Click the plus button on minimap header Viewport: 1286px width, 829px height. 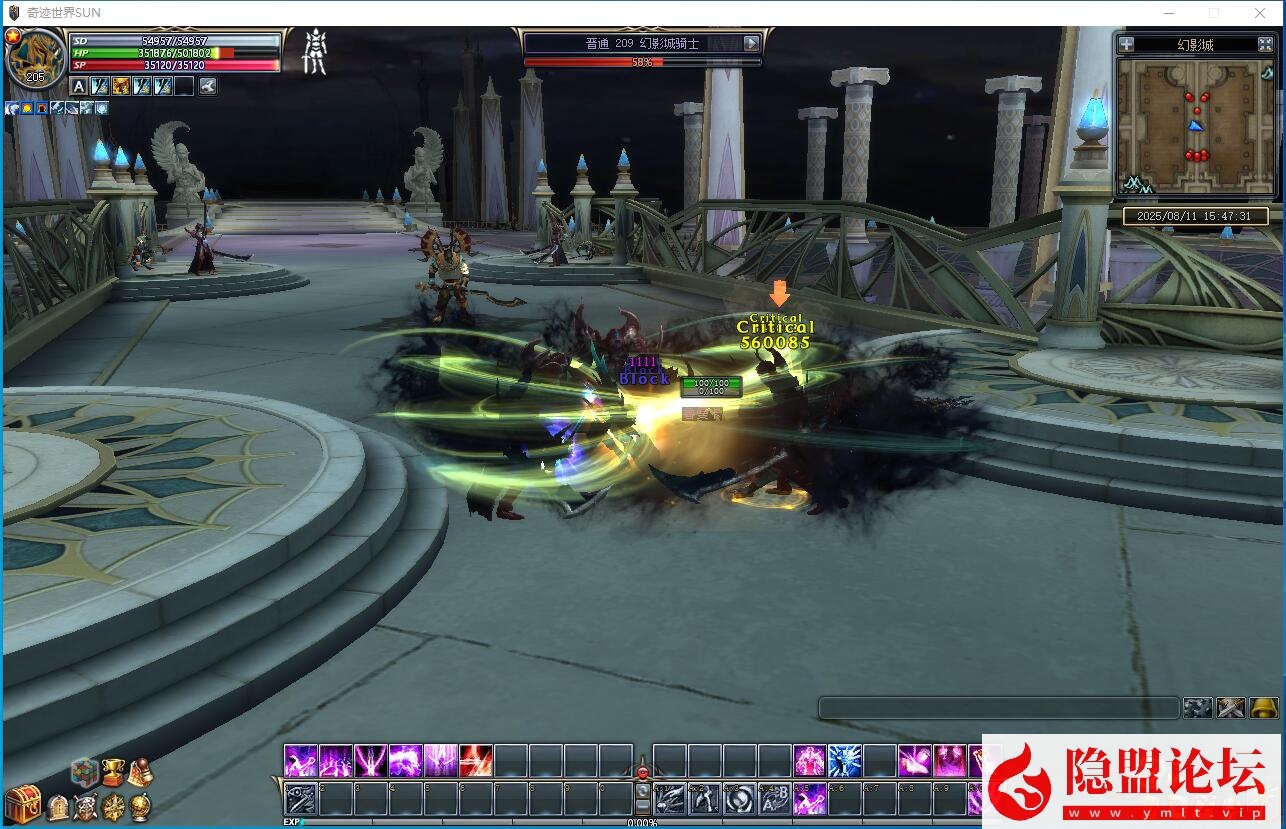point(1127,44)
